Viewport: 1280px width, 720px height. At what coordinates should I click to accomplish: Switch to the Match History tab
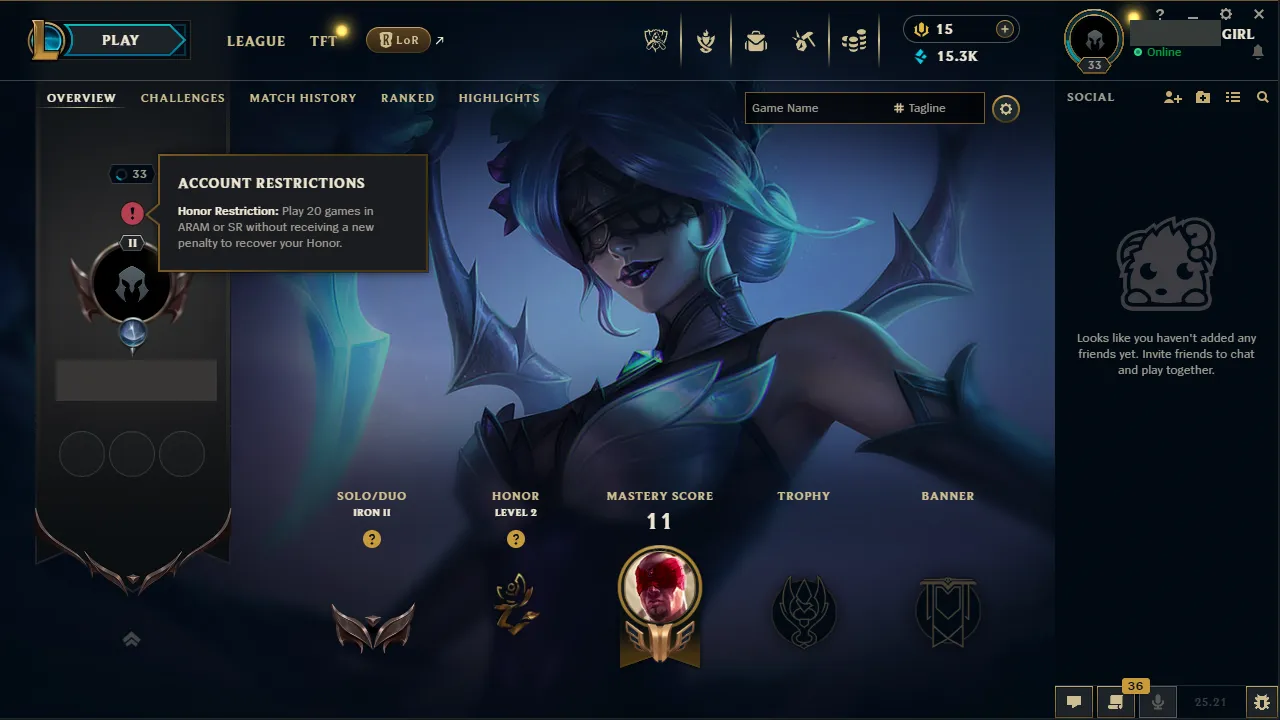click(303, 97)
